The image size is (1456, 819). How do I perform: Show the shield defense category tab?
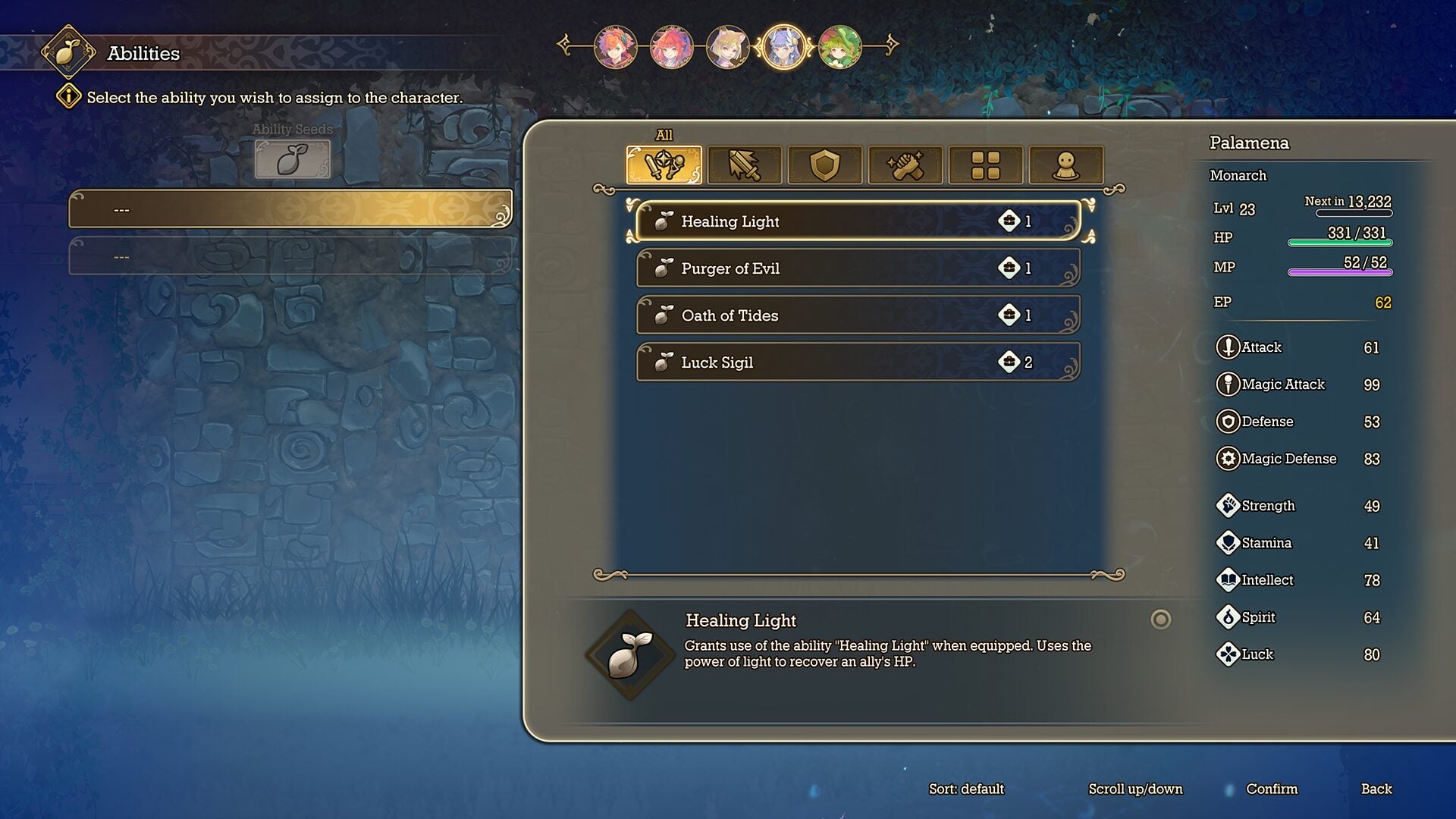coord(824,165)
